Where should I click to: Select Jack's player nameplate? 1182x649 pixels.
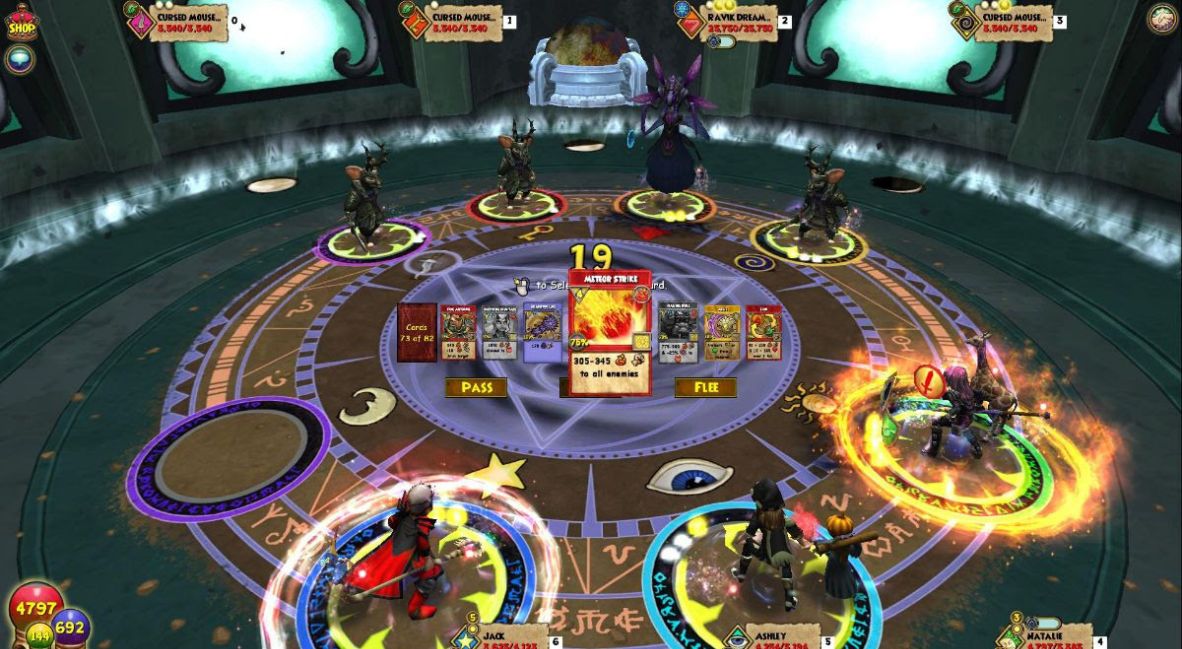506,637
